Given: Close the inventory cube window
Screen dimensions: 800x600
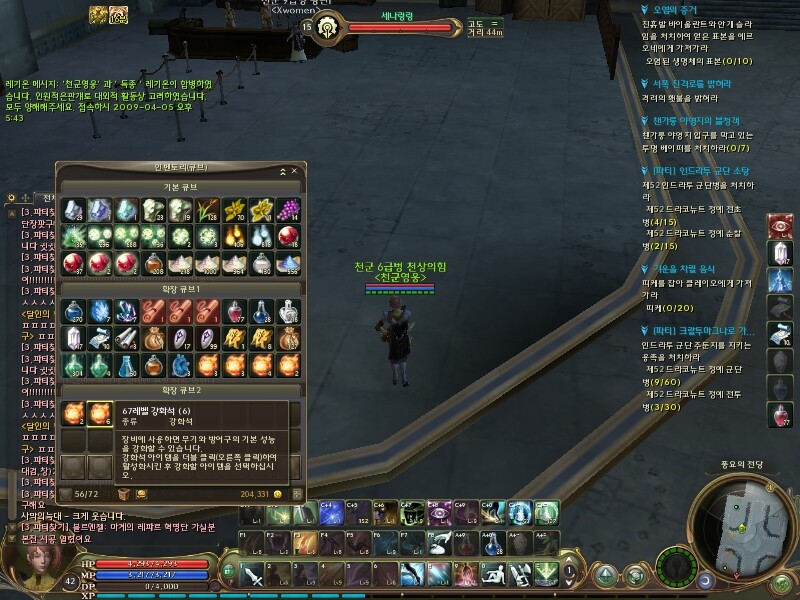Looking at the screenshot, I should point(294,172).
